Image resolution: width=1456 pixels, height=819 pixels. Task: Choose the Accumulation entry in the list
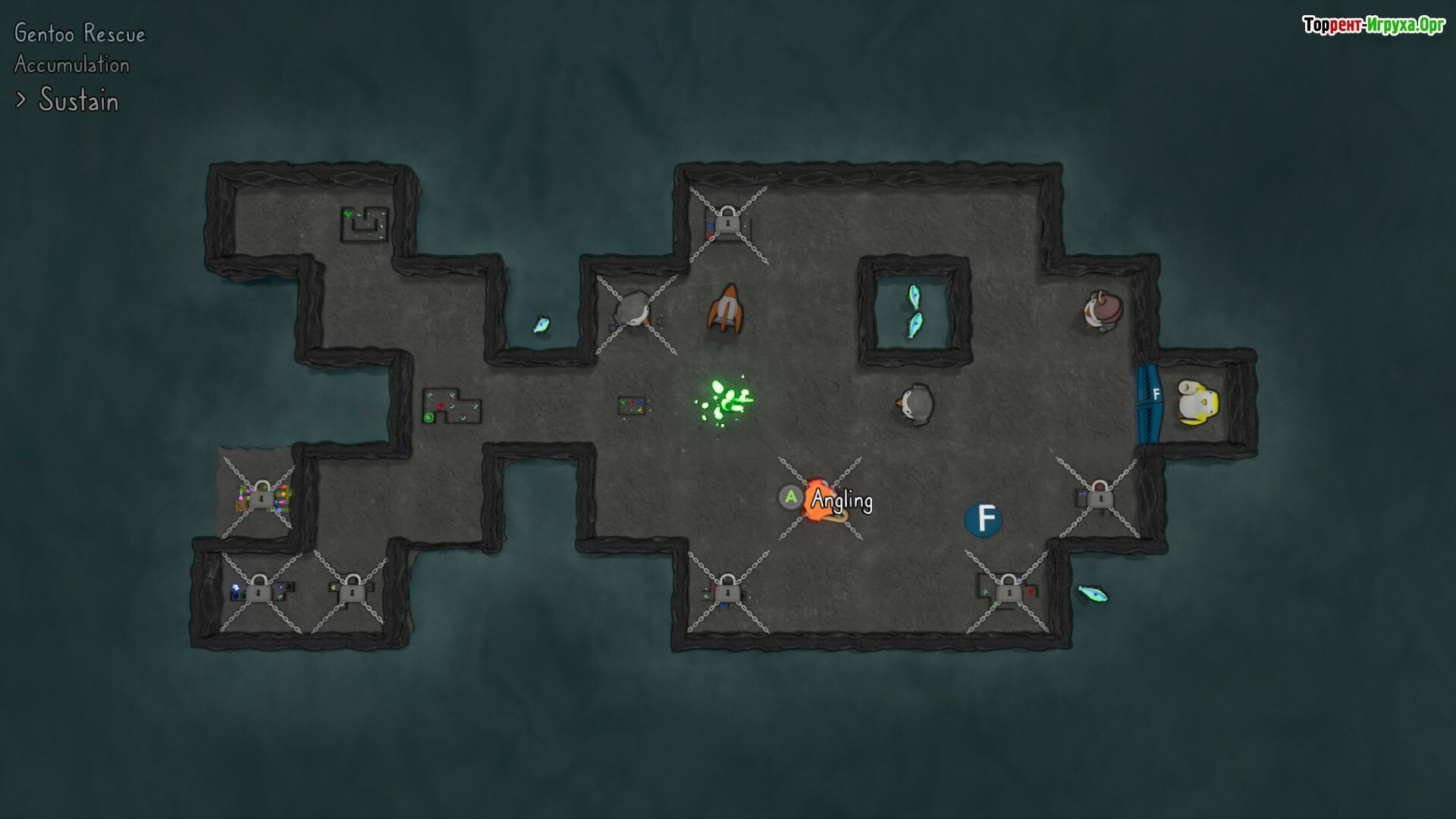(72, 65)
